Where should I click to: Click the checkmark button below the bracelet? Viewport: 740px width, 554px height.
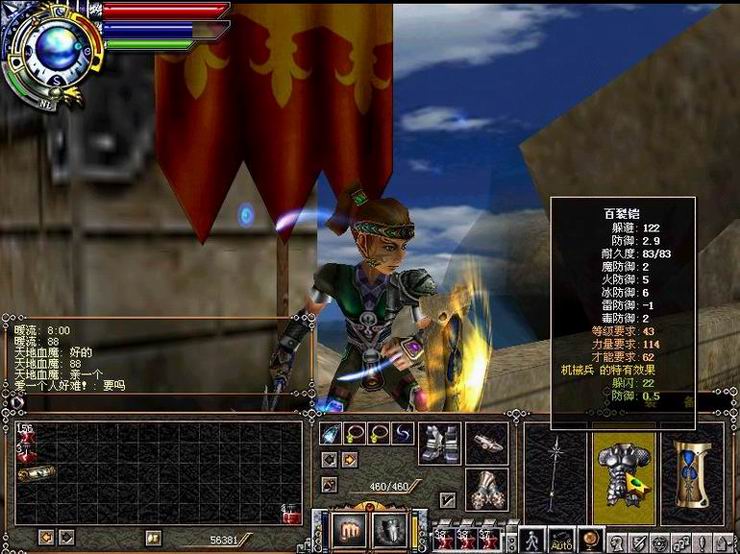click(x=447, y=499)
